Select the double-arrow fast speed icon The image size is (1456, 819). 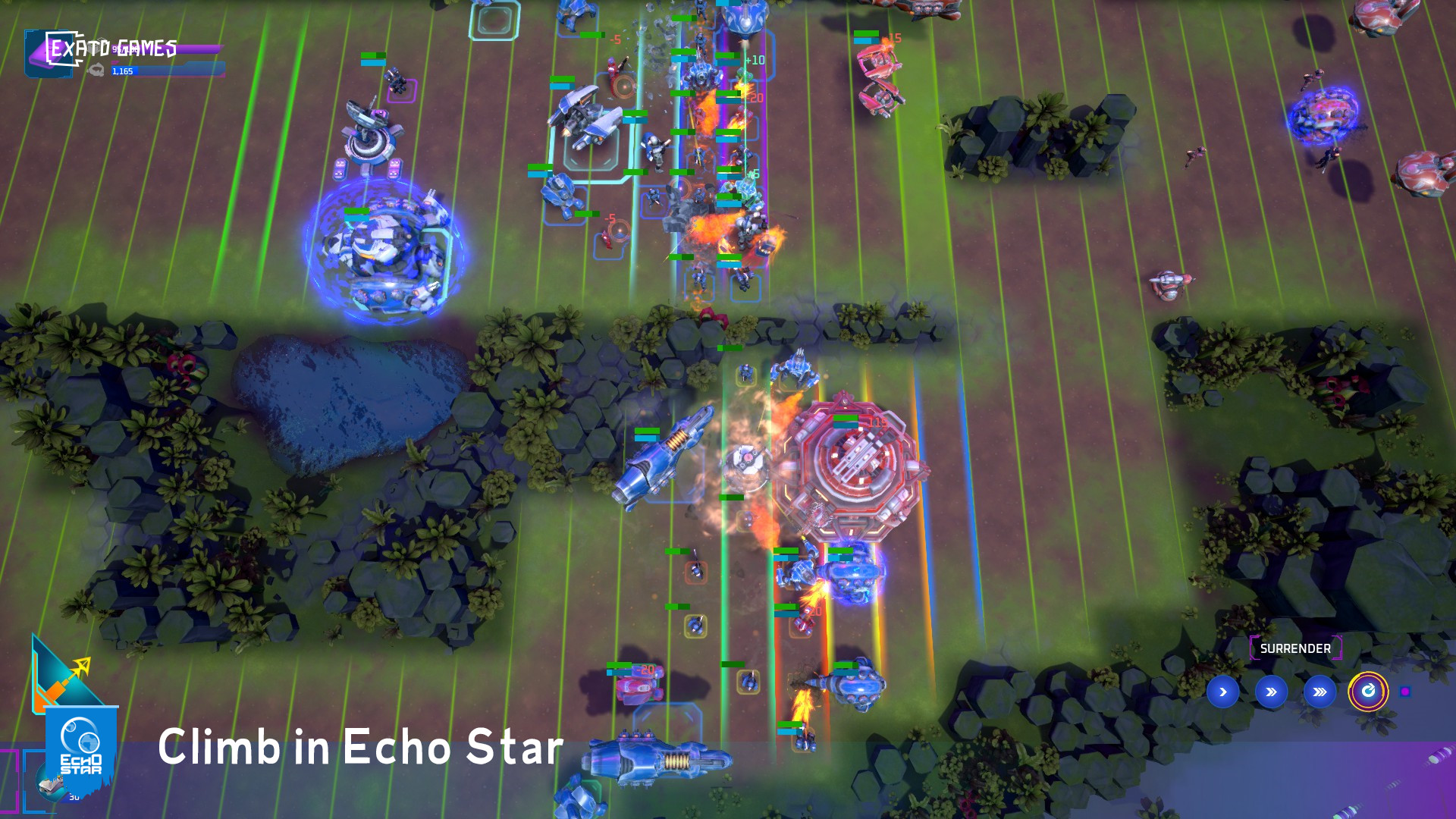click(x=1270, y=692)
